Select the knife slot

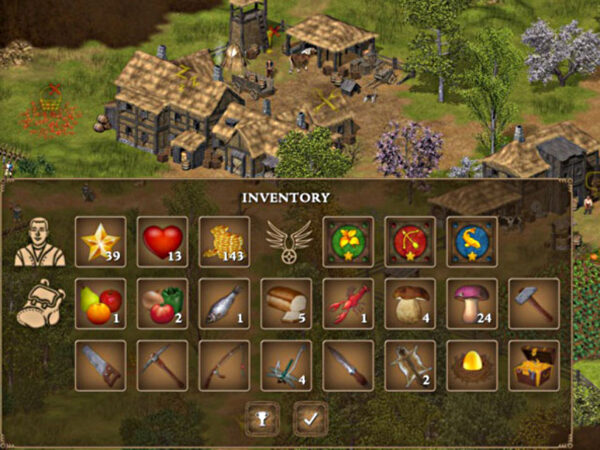tap(348, 365)
